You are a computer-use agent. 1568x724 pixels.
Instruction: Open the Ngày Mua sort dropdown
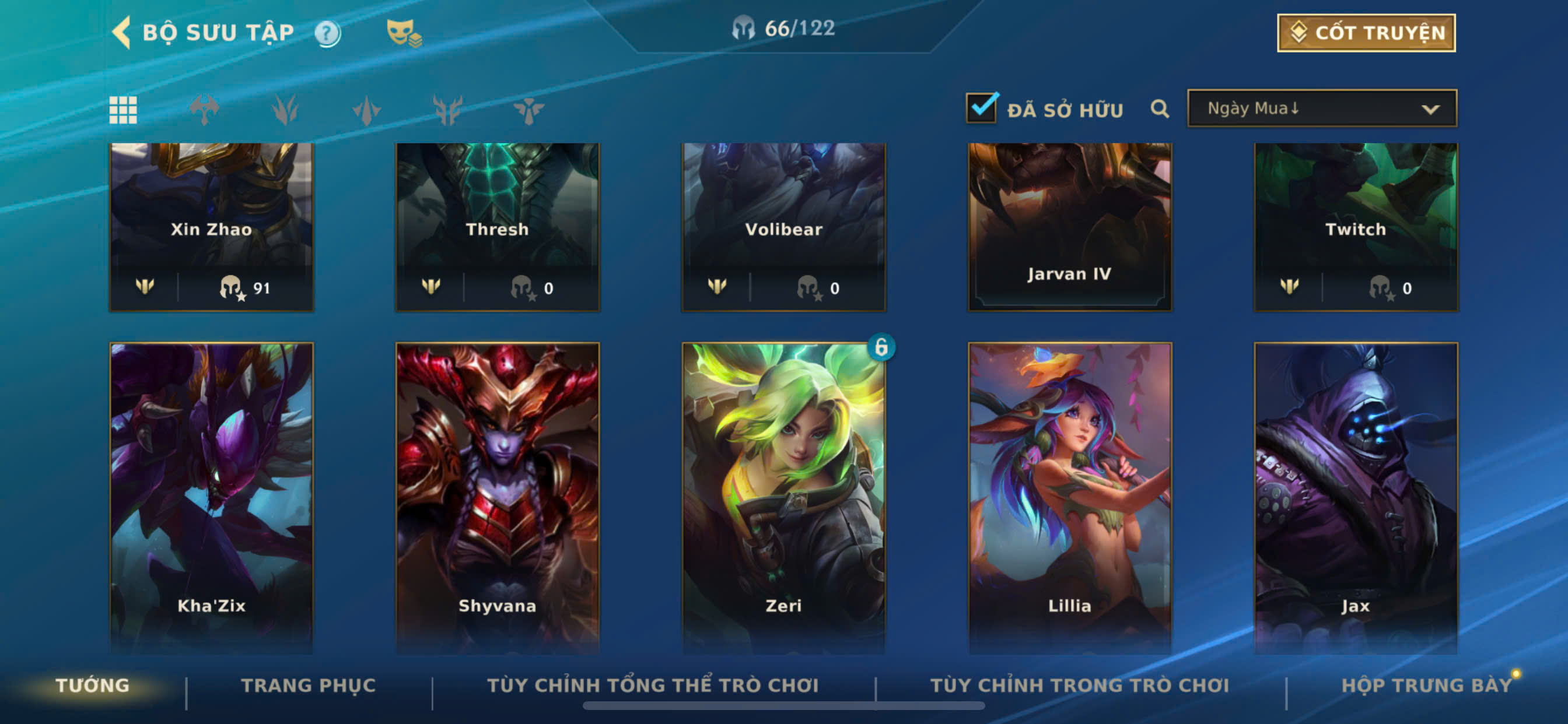[1321, 108]
